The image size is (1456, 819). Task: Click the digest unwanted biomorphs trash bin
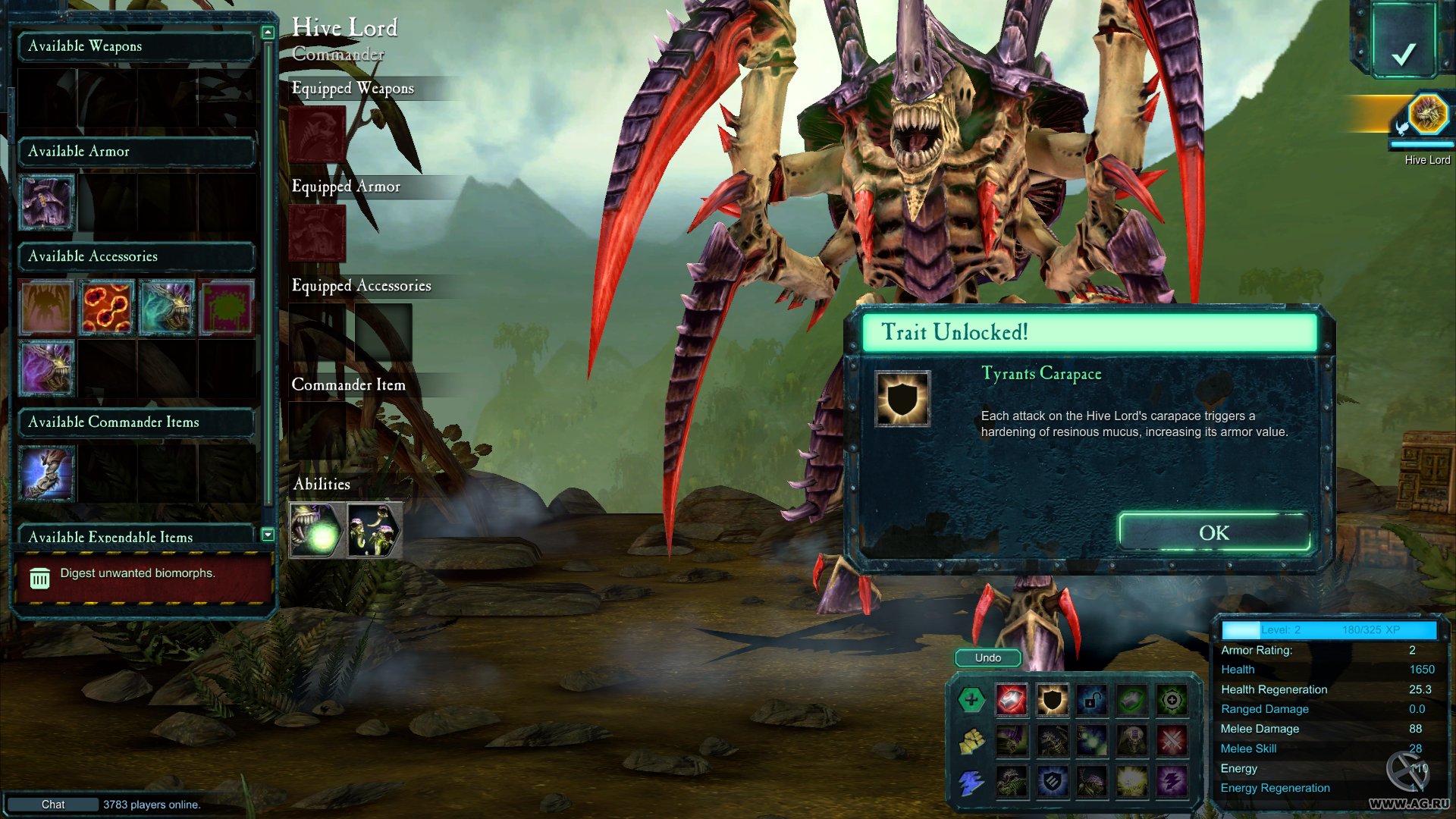(39, 579)
